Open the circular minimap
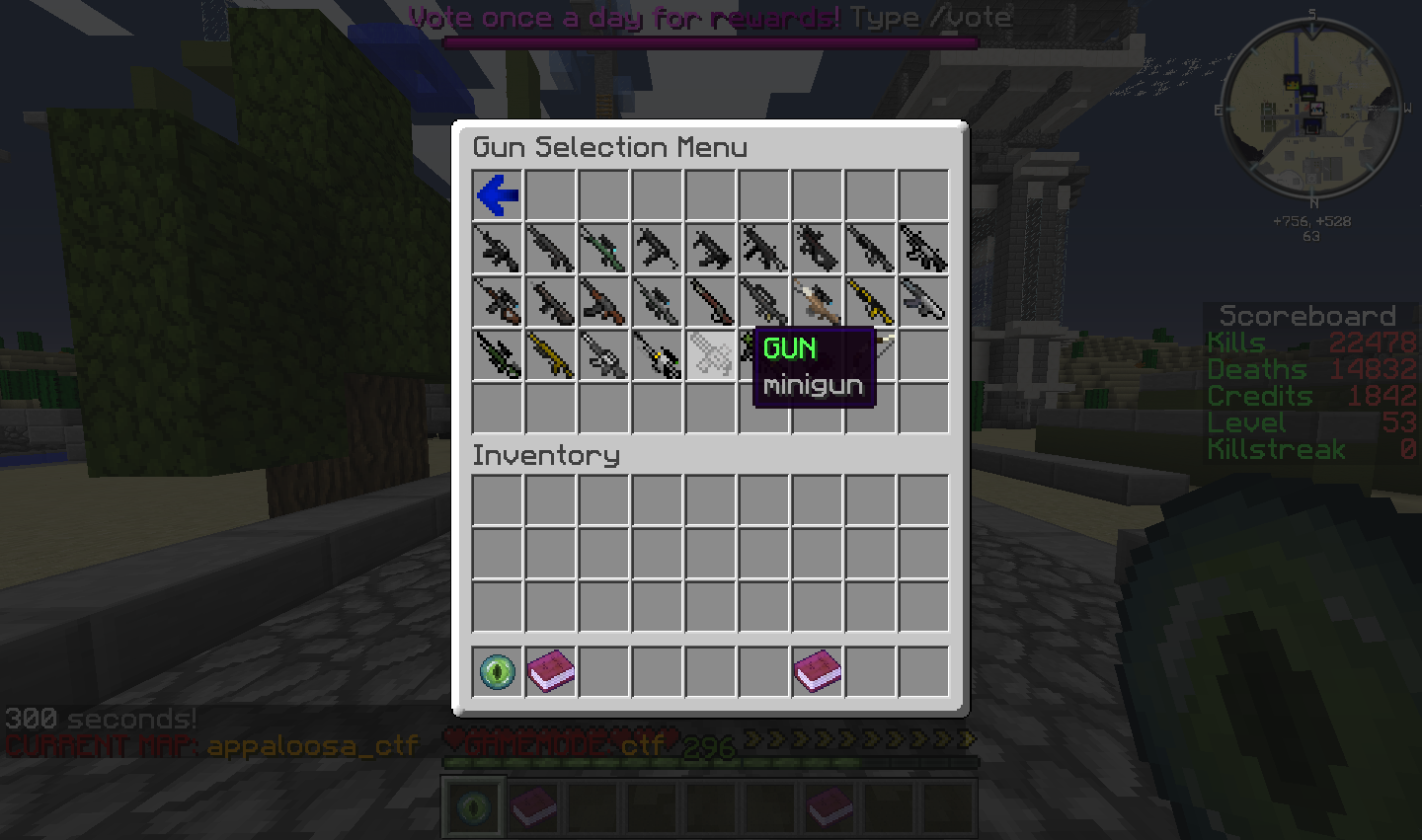This screenshot has width=1422, height=840. (x=1310, y=107)
